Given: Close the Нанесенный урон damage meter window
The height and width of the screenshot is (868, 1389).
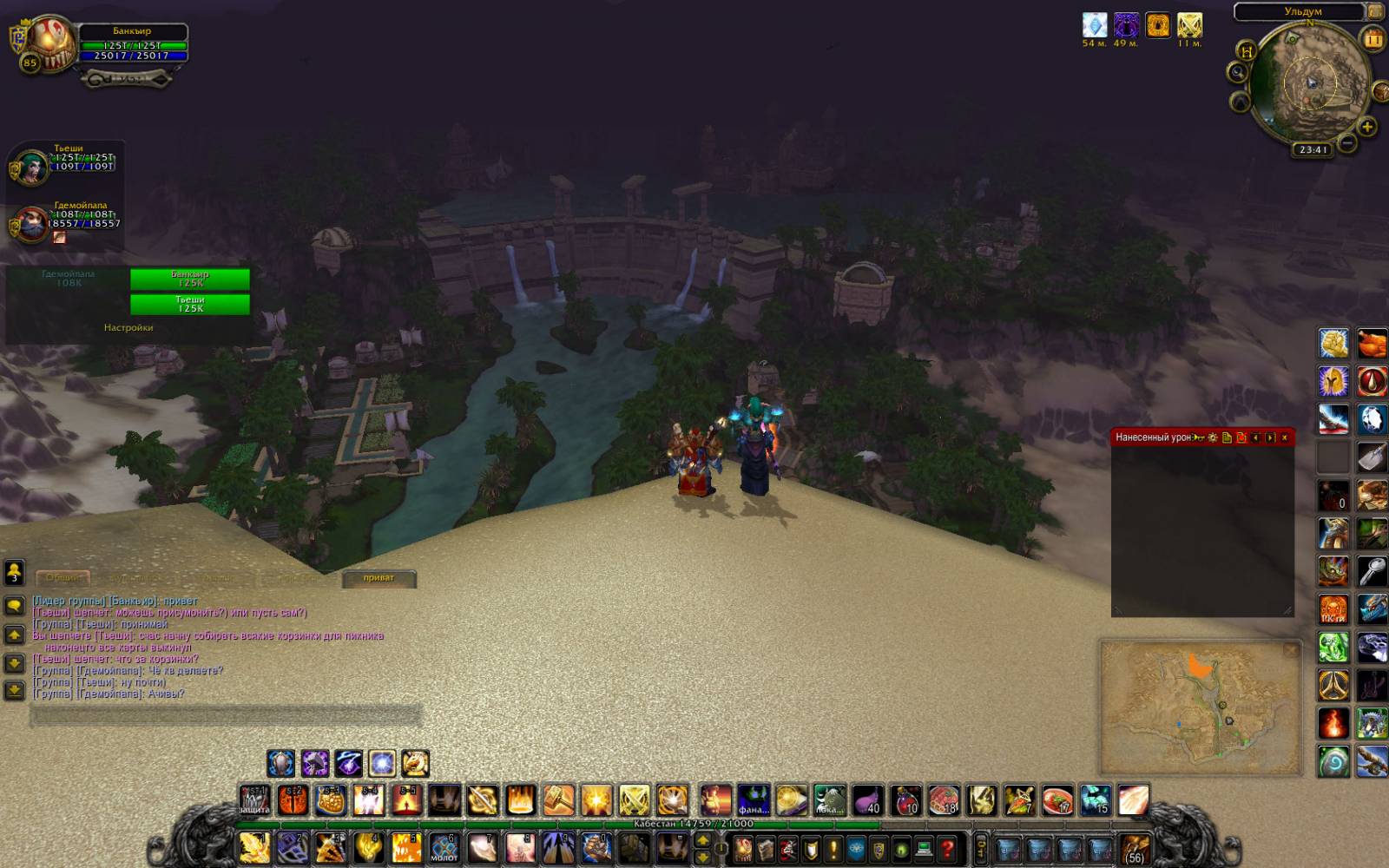Looking at the screenshot, I should pos(1285,437).
